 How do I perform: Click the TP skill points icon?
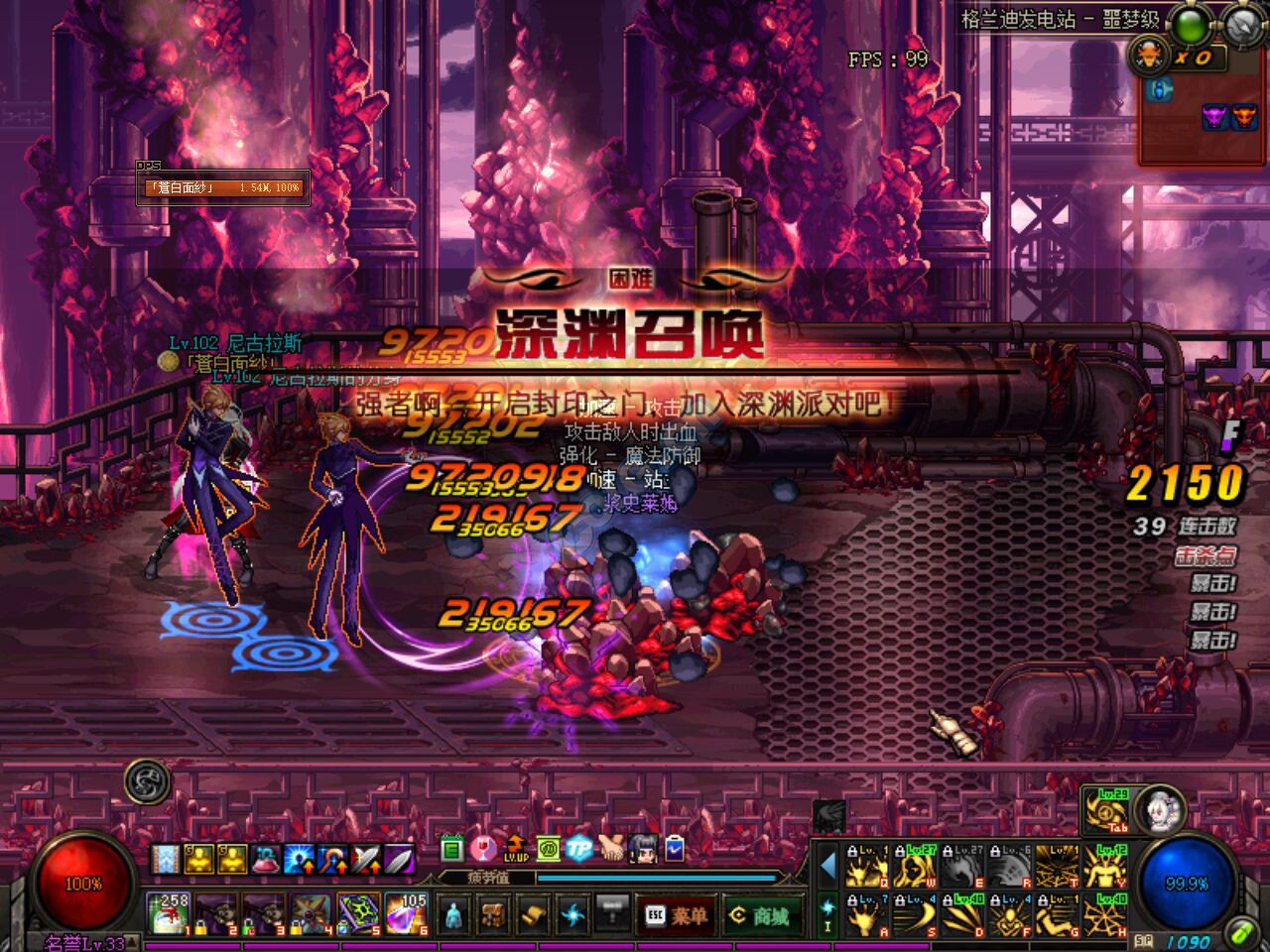click(x=579, y=847)
